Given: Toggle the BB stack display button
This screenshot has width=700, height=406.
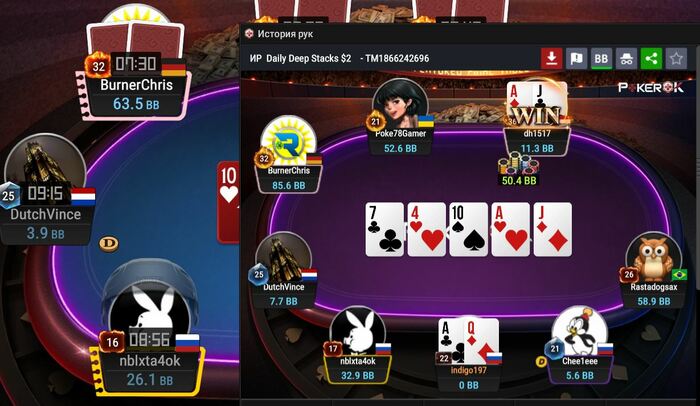Looking at the screenshot, I should [601, 59].
